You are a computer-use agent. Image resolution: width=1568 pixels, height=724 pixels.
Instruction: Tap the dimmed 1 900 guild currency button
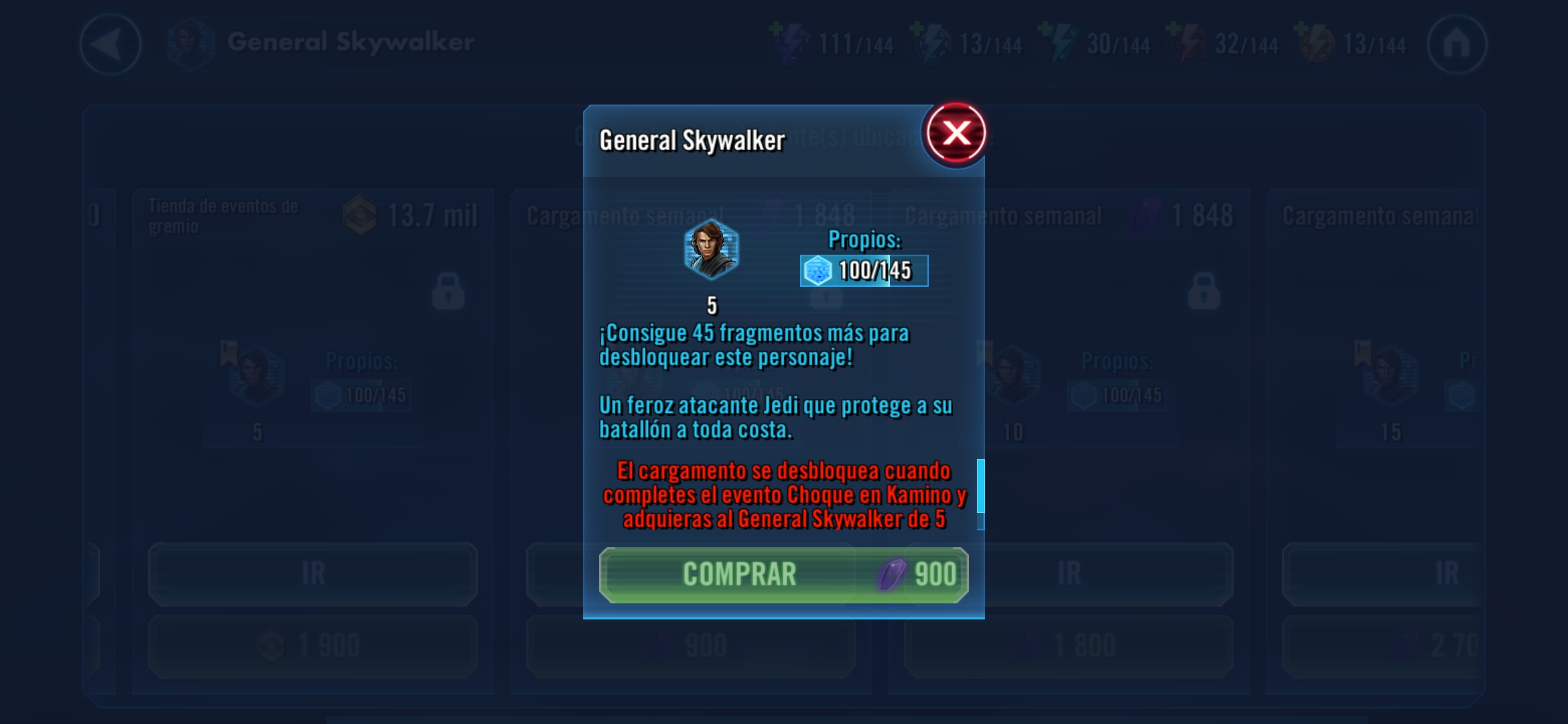(x=313, y=646)
